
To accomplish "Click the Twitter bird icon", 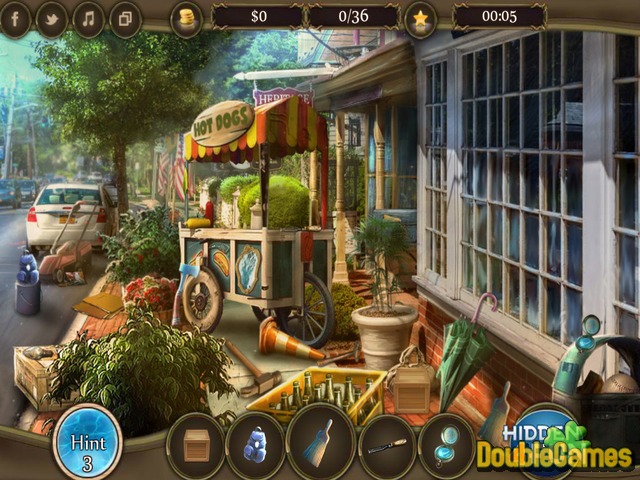I will (x=52, y=18).
